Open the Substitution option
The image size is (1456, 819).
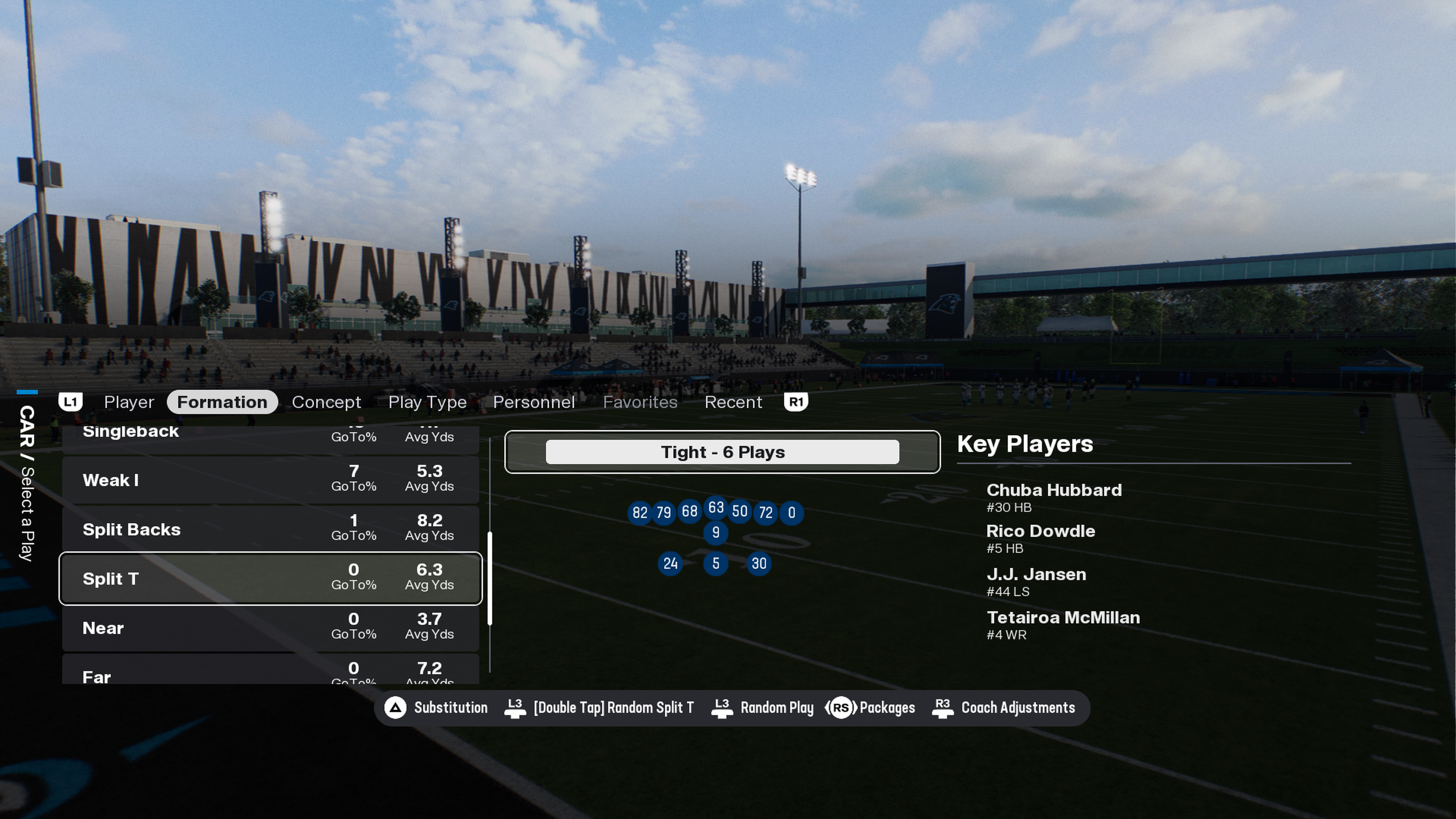pyautogui.click(x=436, y=708)
